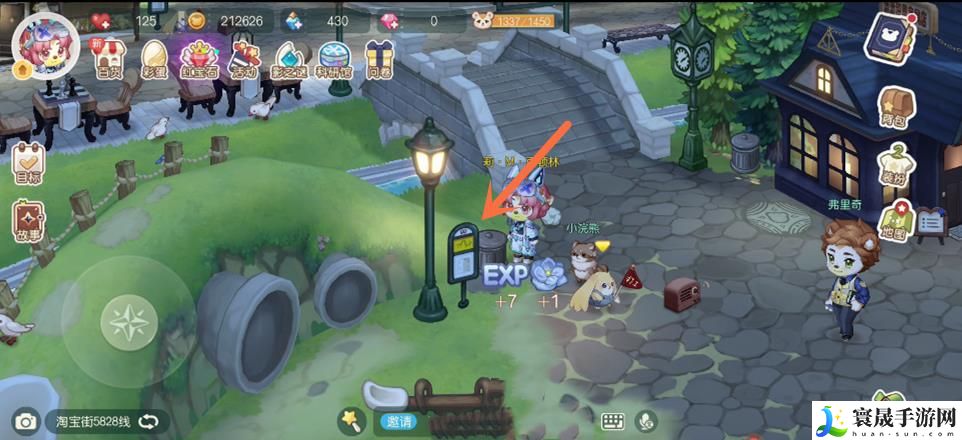Open the 地图 map

coord(893,222)
